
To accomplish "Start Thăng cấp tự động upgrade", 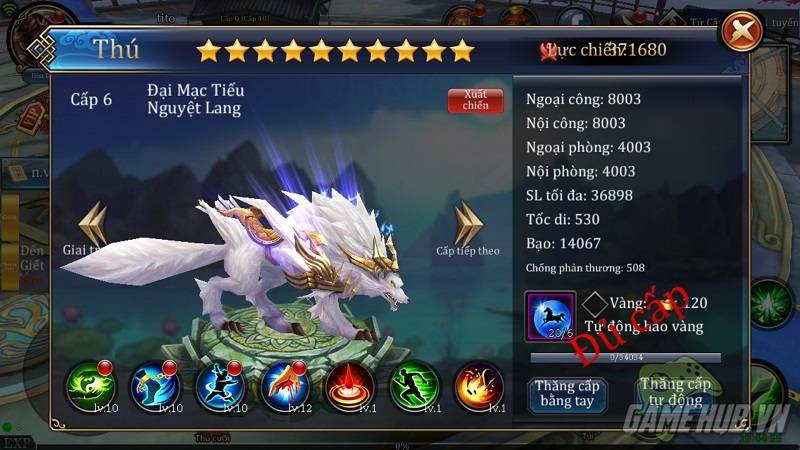I will (674, 392).
